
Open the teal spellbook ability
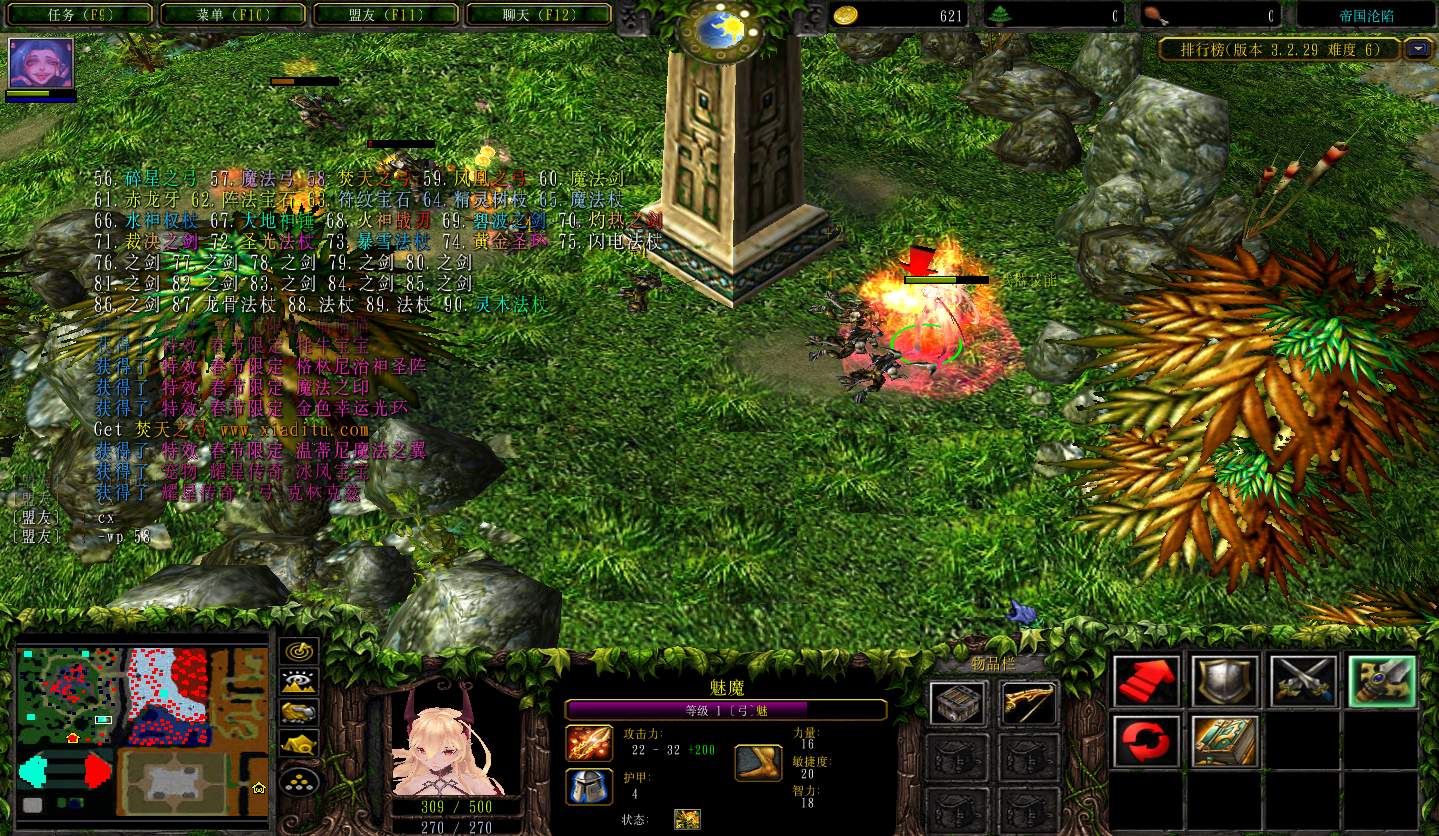(1224, 742)
